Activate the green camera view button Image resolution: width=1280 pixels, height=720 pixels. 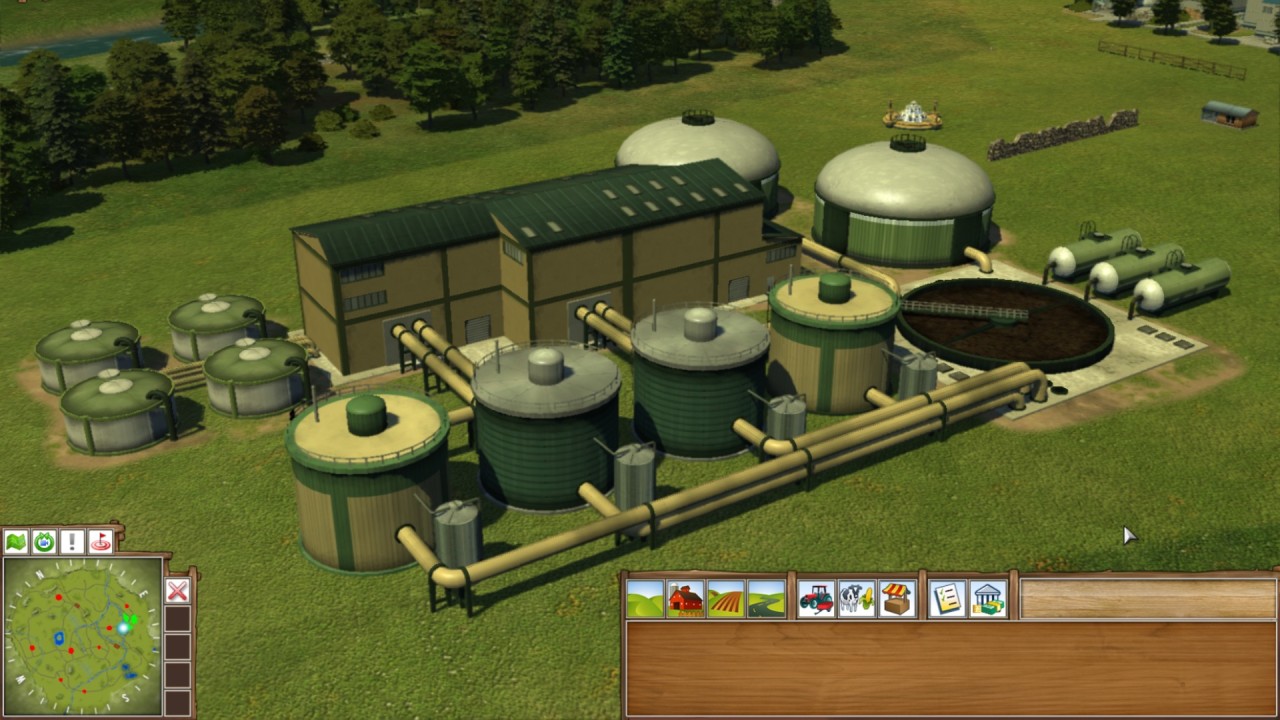tap(44, 542)
